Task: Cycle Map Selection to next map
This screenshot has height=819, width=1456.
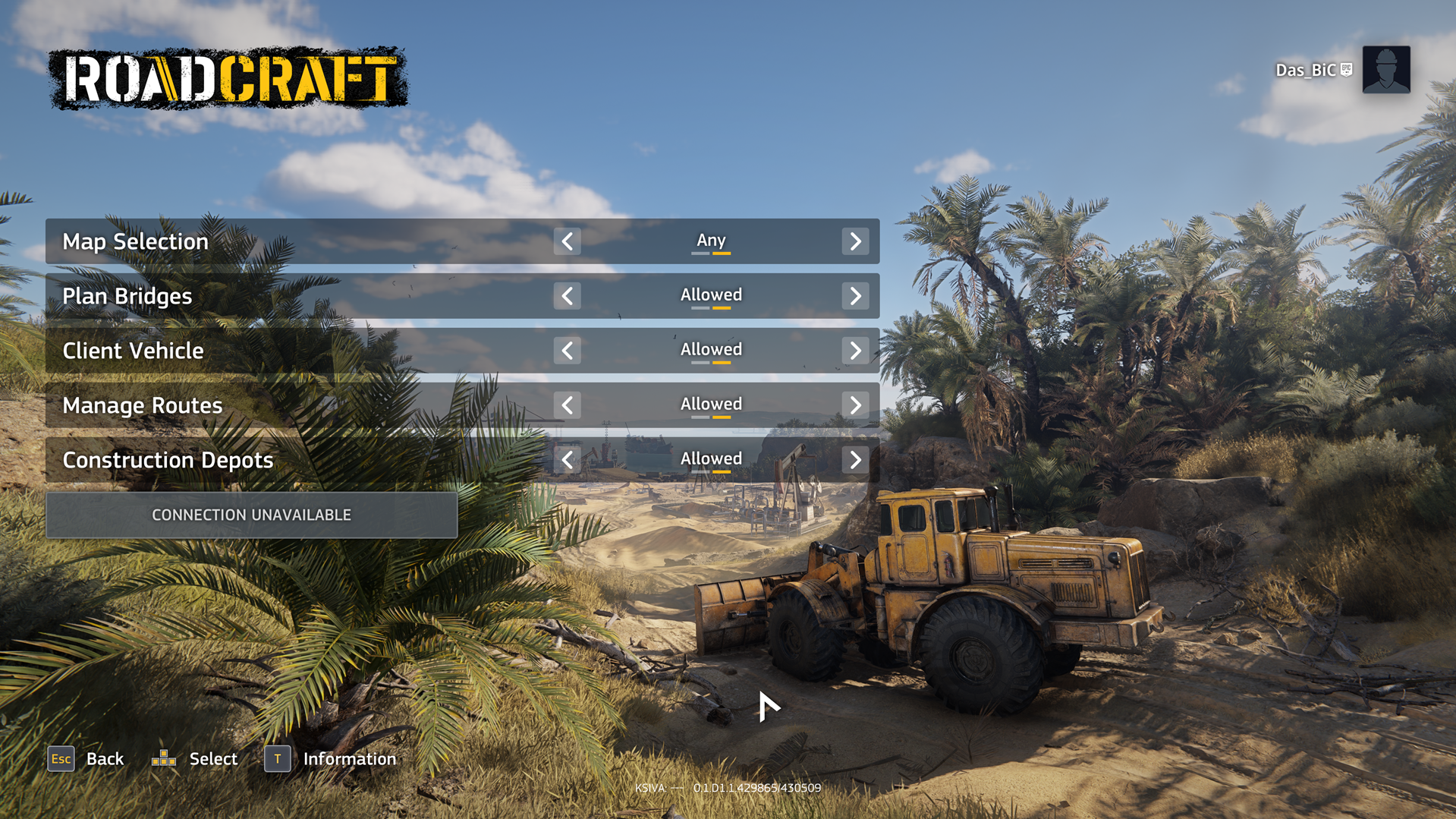Action: pyautogui.click(x=856, y=241)
